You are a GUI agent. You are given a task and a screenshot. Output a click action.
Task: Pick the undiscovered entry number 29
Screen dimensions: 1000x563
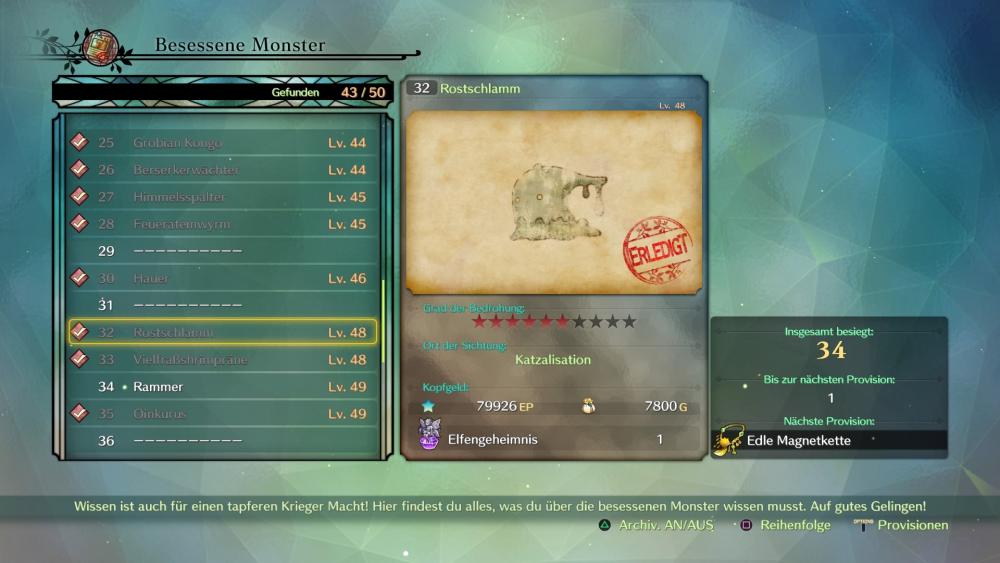pos(222,251)
